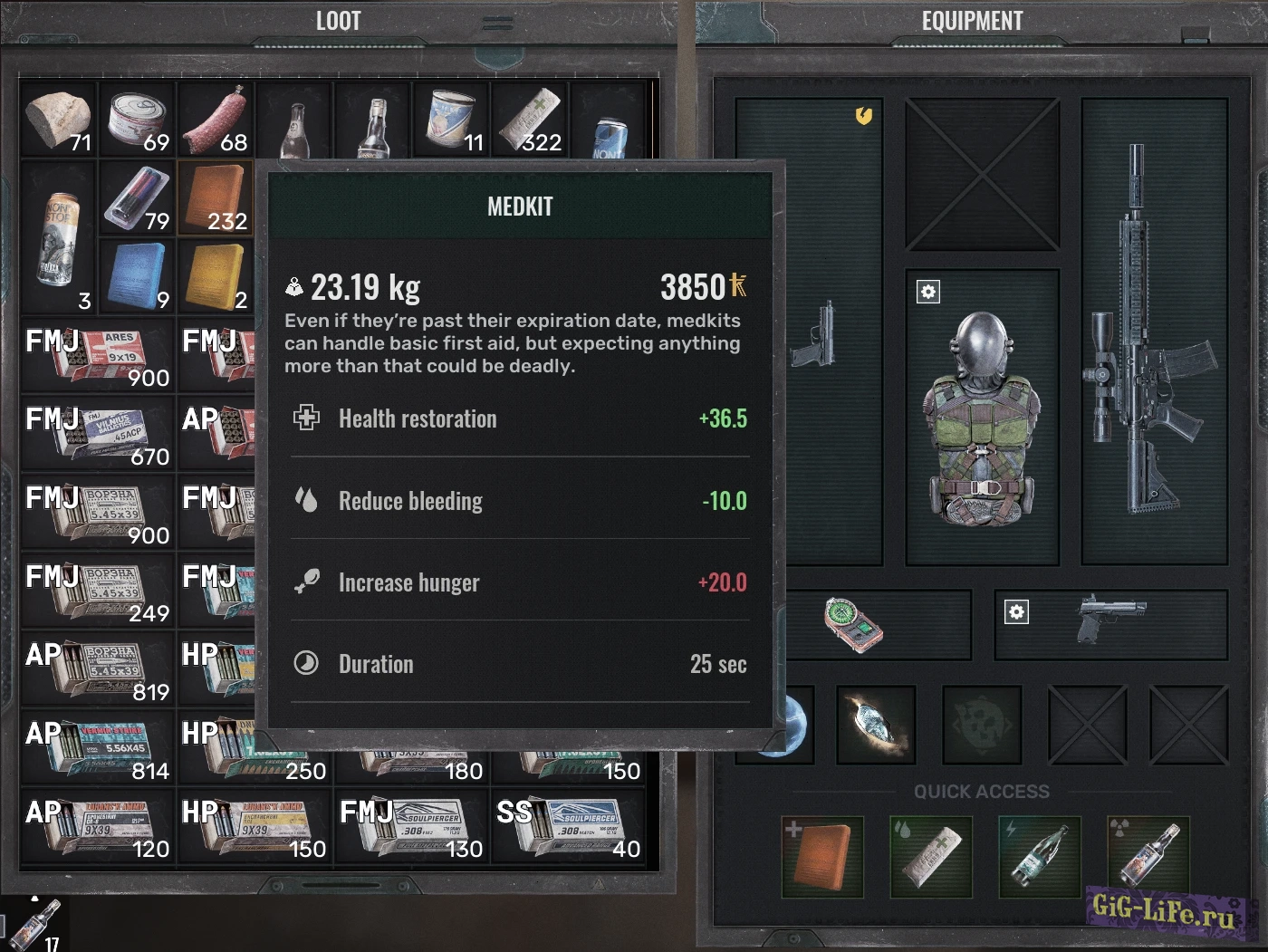Image resolution: width=1268 pixels, height=952 pixels.
Task: Select the FMJ .308 Soulpiercer ammo box
Action: [412, 826]
